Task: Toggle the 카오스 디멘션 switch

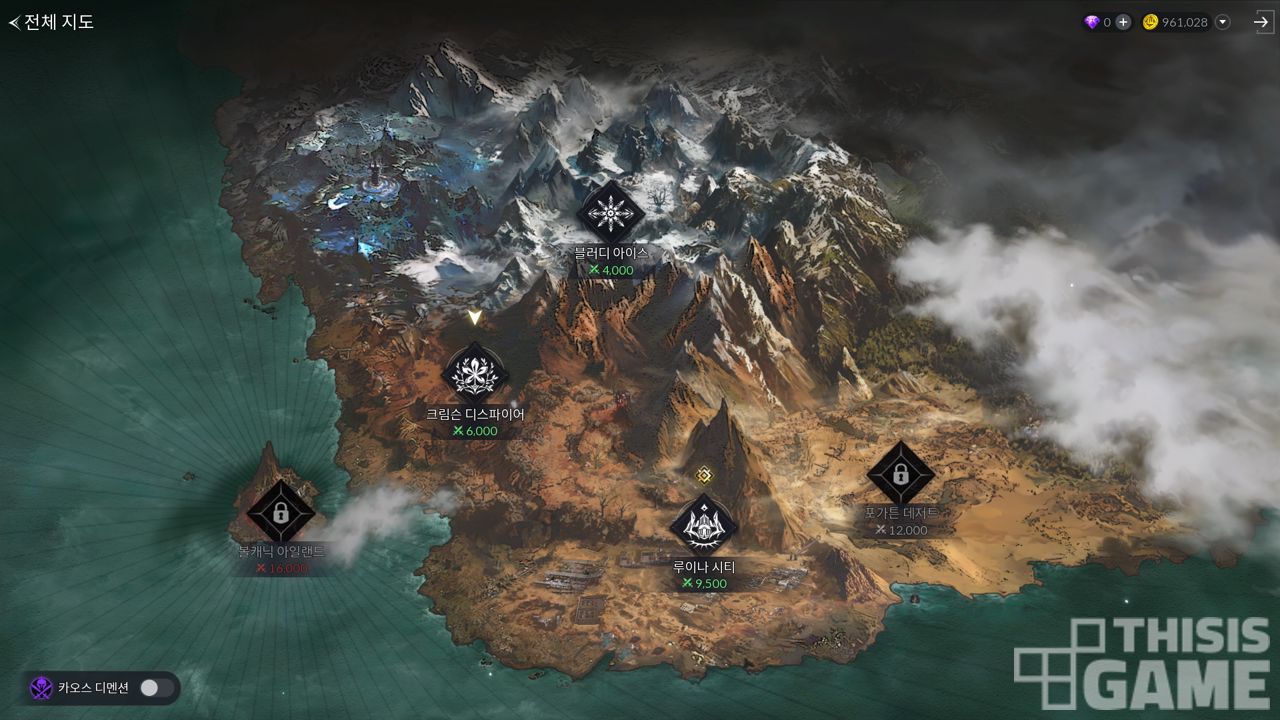Action: tap(157, 688)
